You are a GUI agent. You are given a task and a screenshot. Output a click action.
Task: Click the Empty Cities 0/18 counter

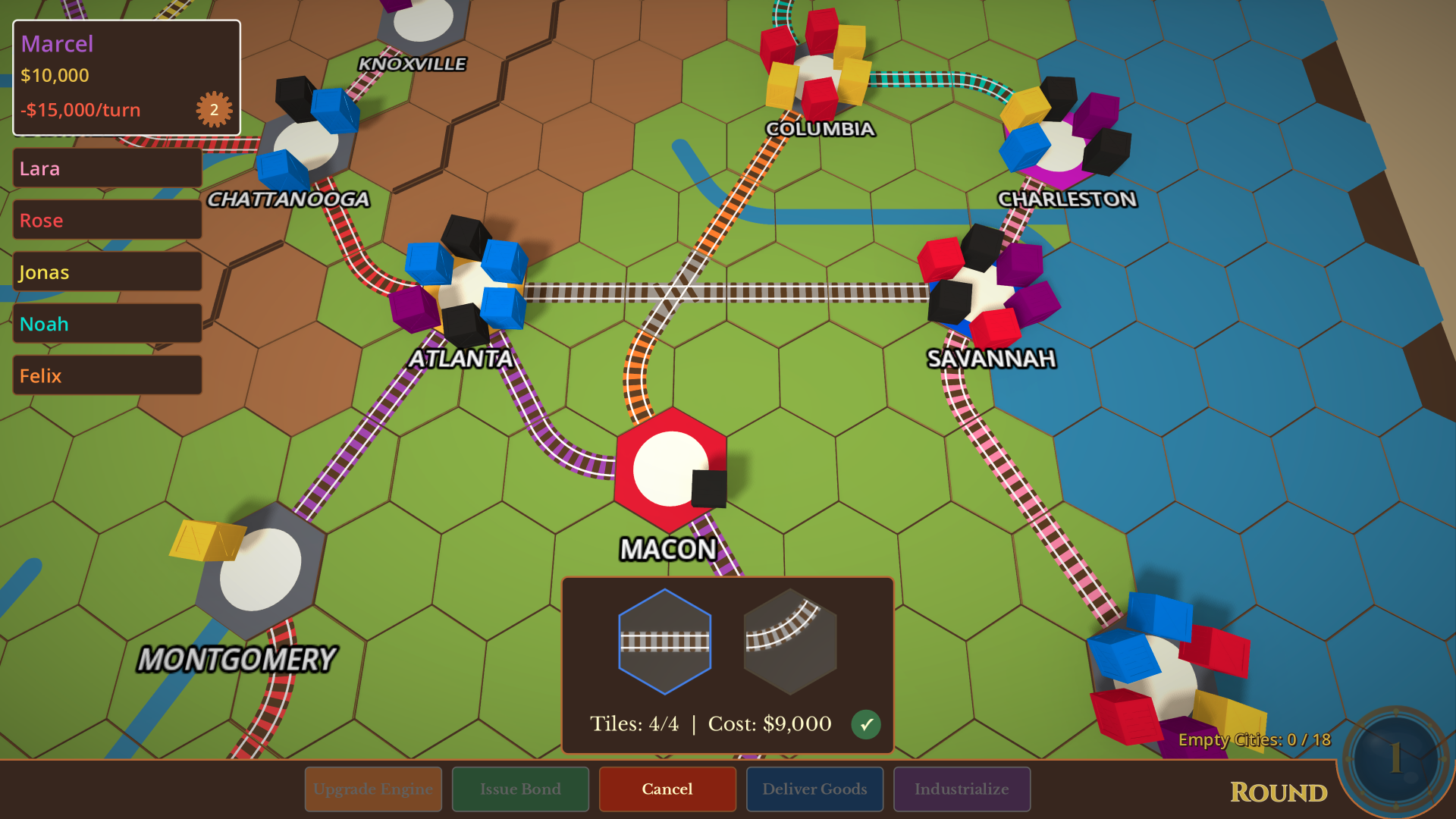1253,739
